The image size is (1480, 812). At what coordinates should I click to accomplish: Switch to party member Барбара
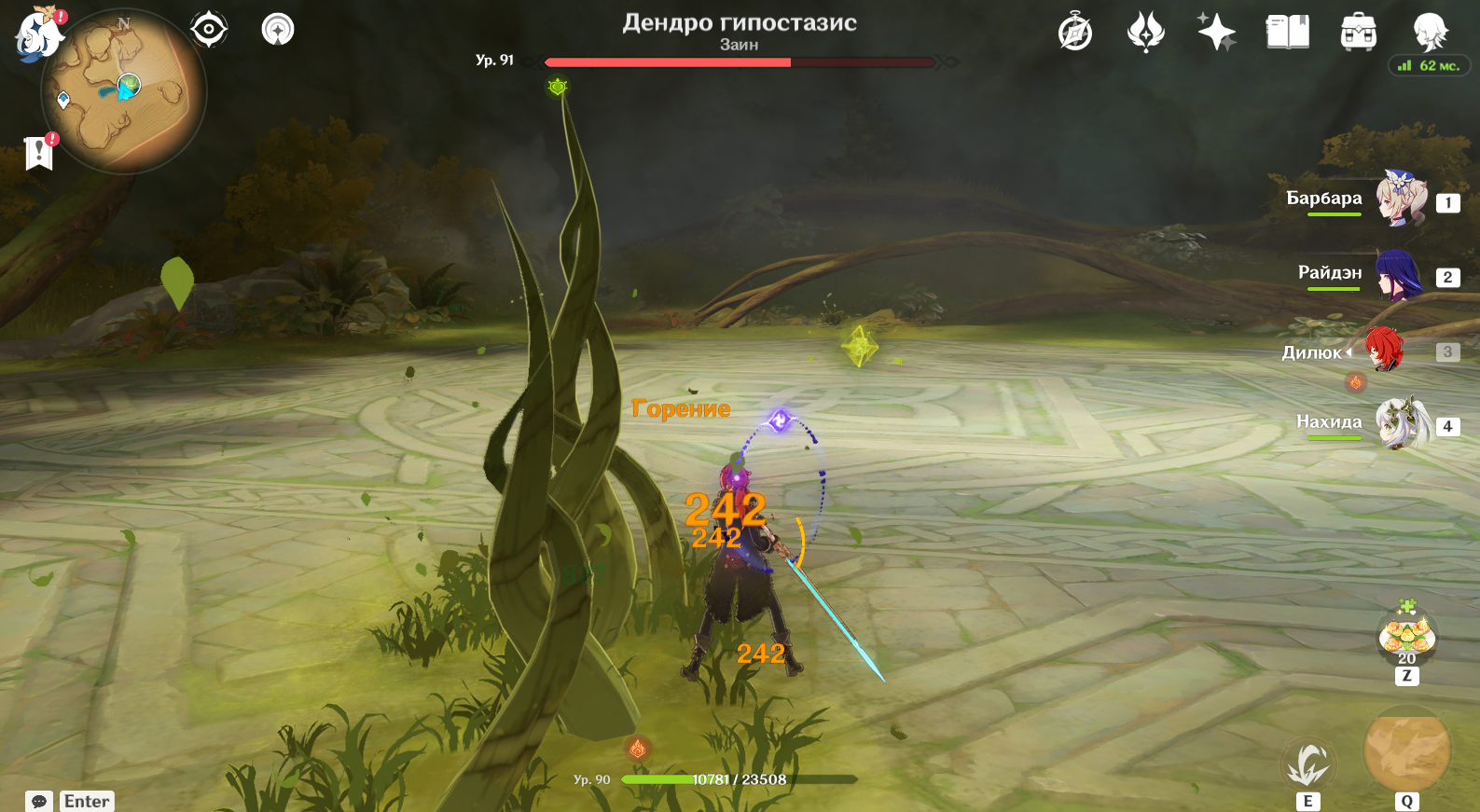(1401, 199)
